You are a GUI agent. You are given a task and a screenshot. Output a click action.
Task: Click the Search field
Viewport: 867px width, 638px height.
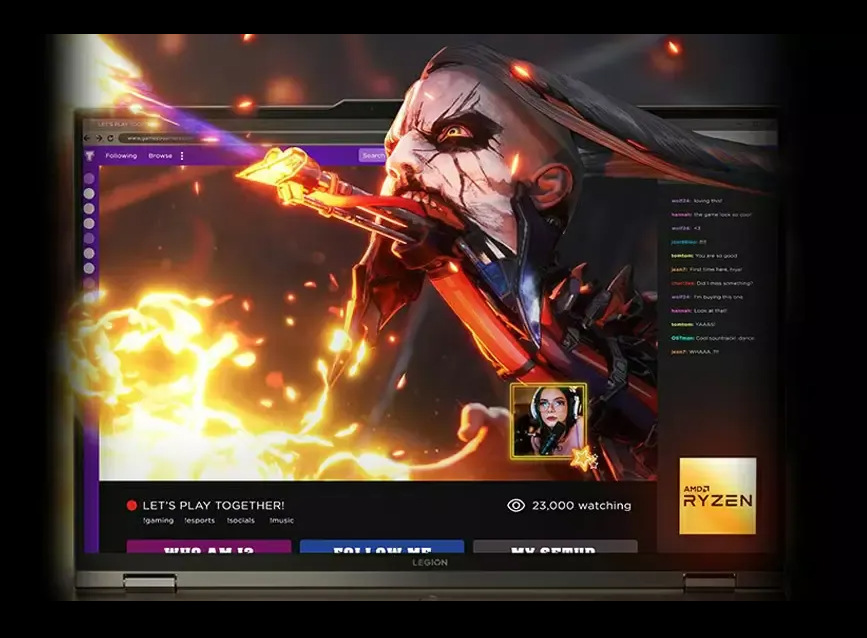373,155
